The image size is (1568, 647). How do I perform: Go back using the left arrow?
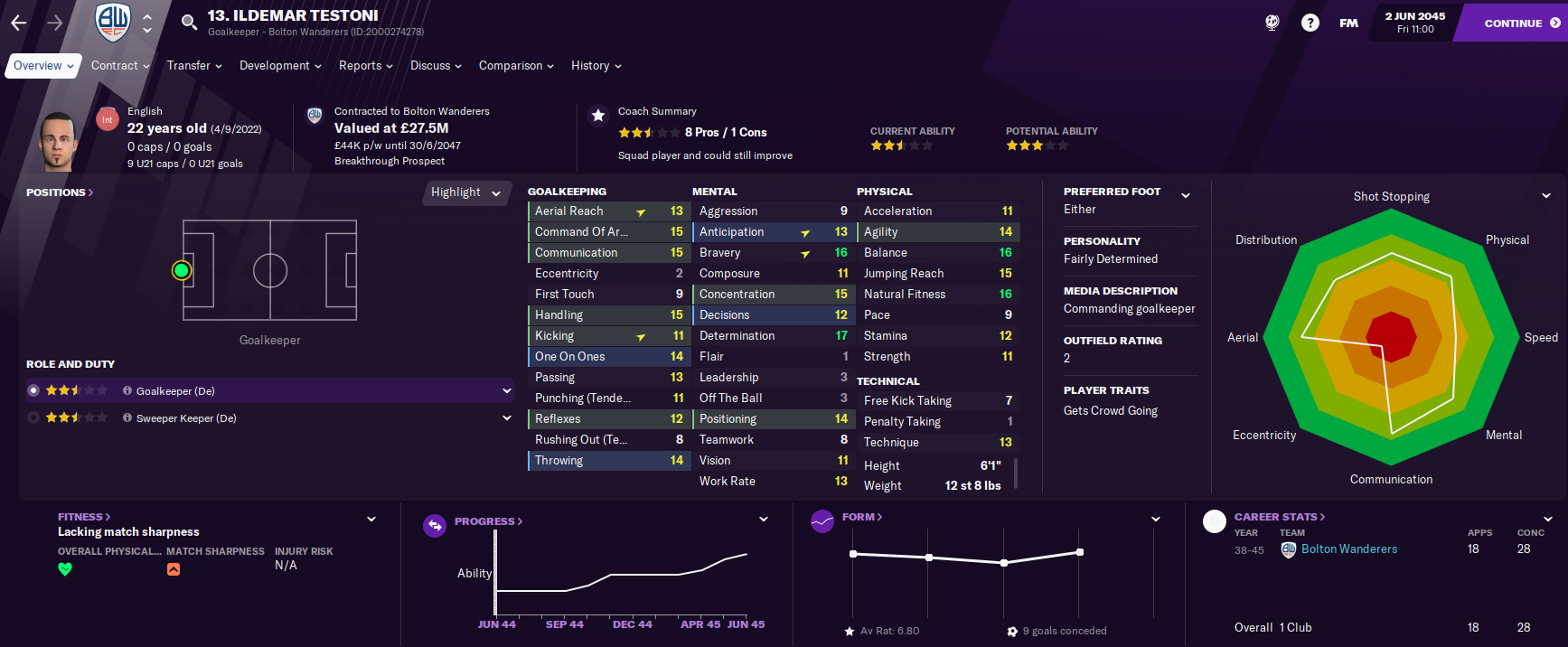point(19,23)
